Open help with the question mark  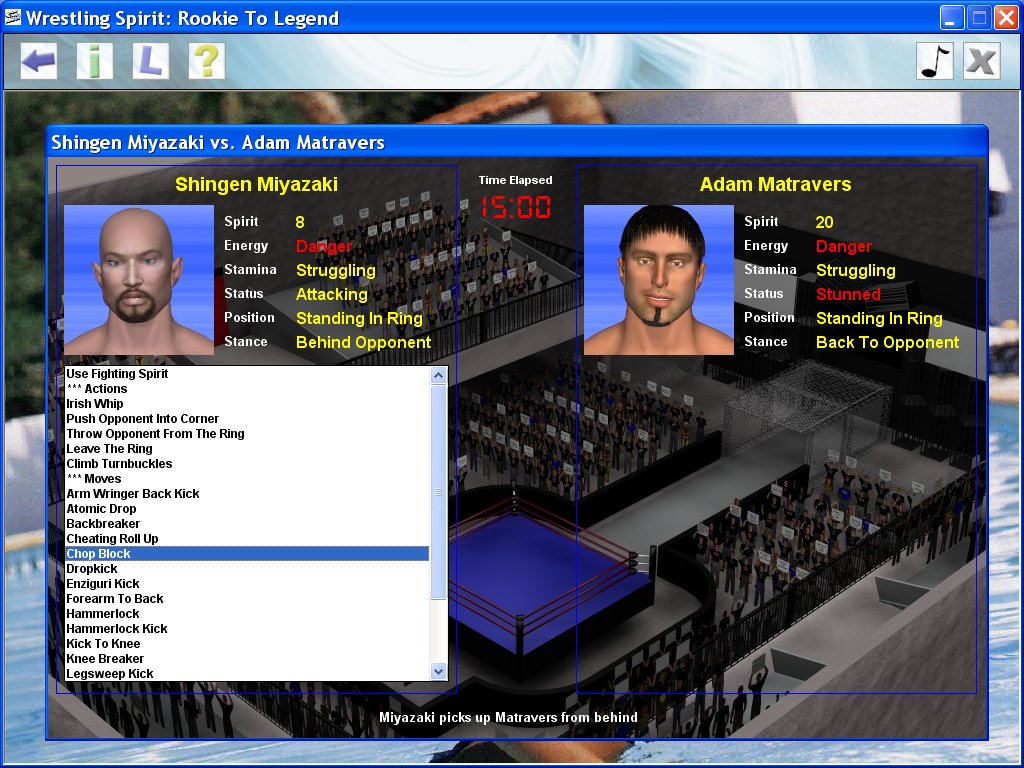(x=206, y=61)
